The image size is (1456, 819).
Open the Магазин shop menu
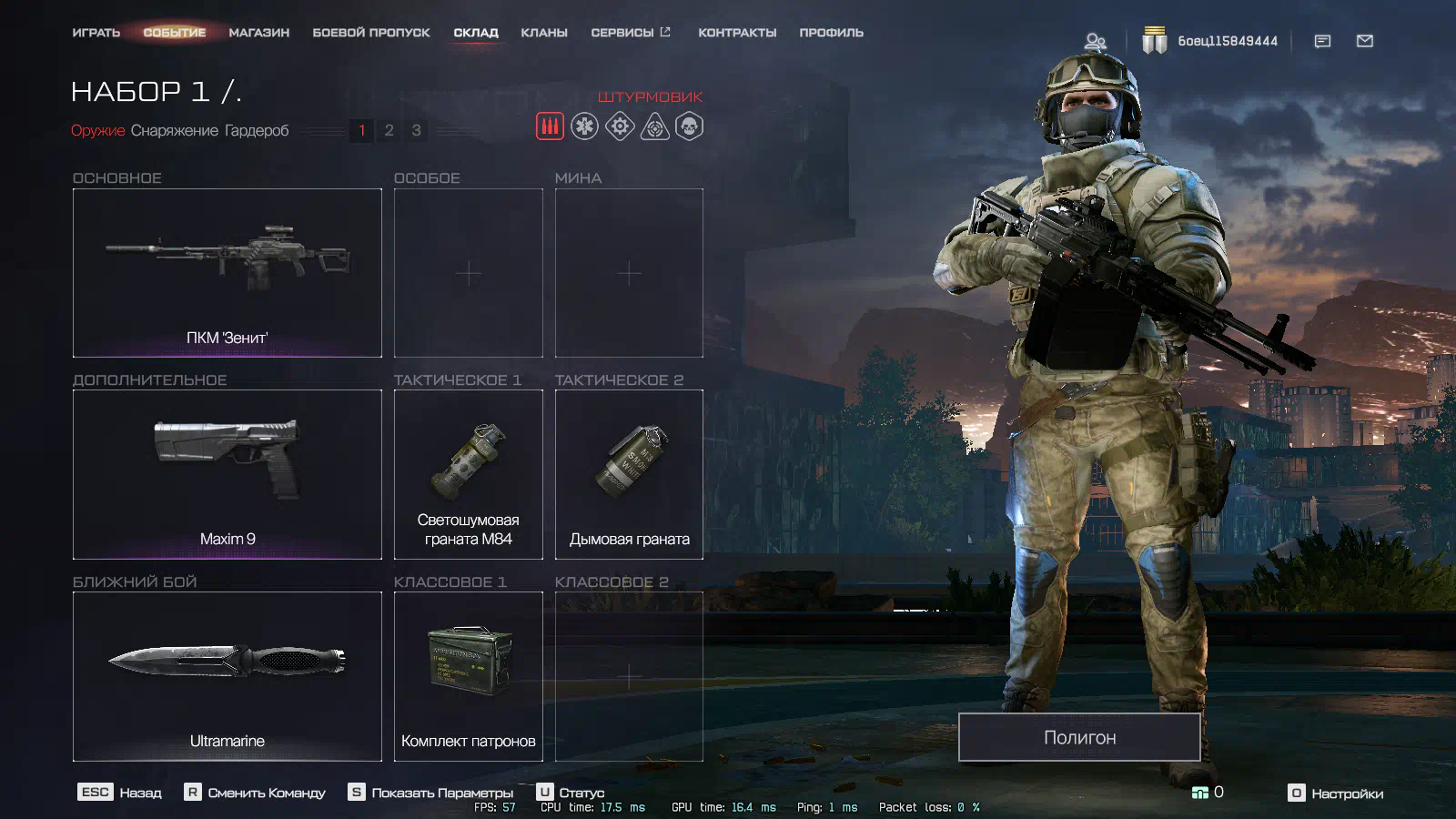(x=258, y=33)
